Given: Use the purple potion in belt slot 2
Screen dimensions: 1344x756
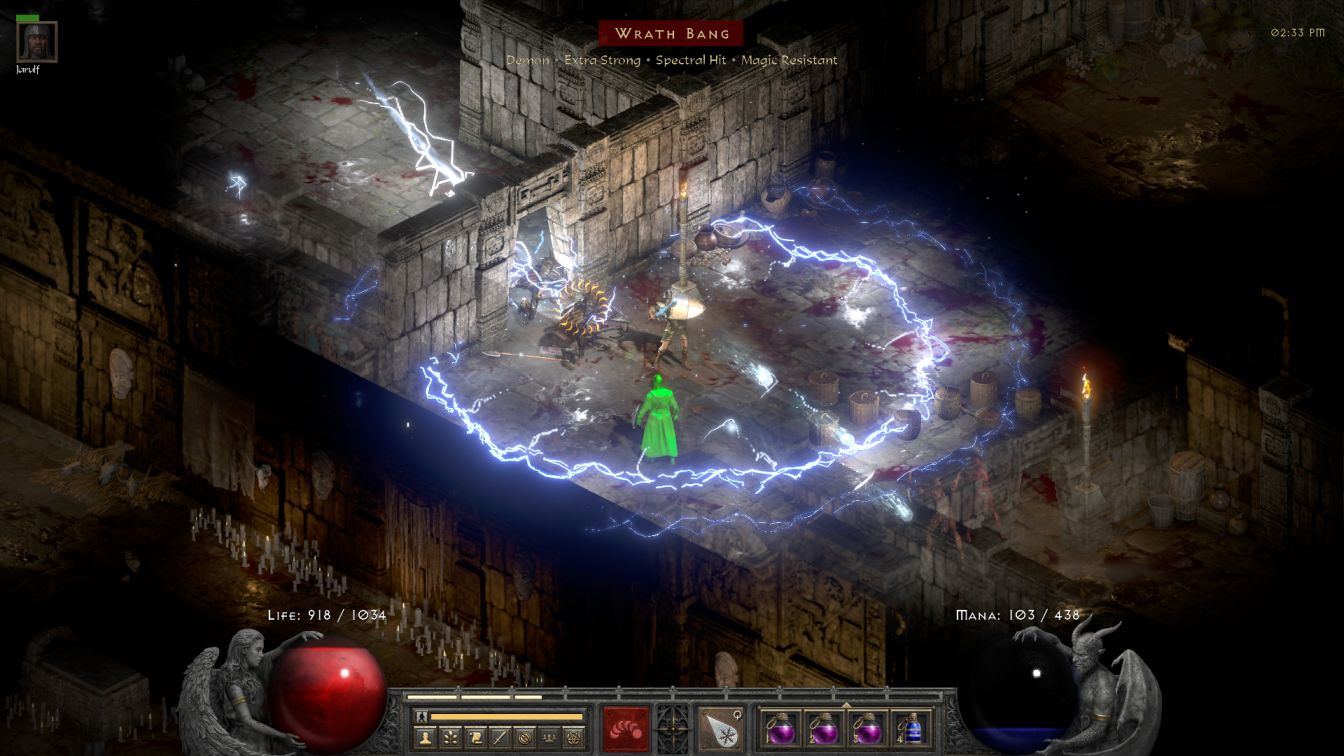Looking at the screenshot, I should pyautogui.click(x=824, y=729).
